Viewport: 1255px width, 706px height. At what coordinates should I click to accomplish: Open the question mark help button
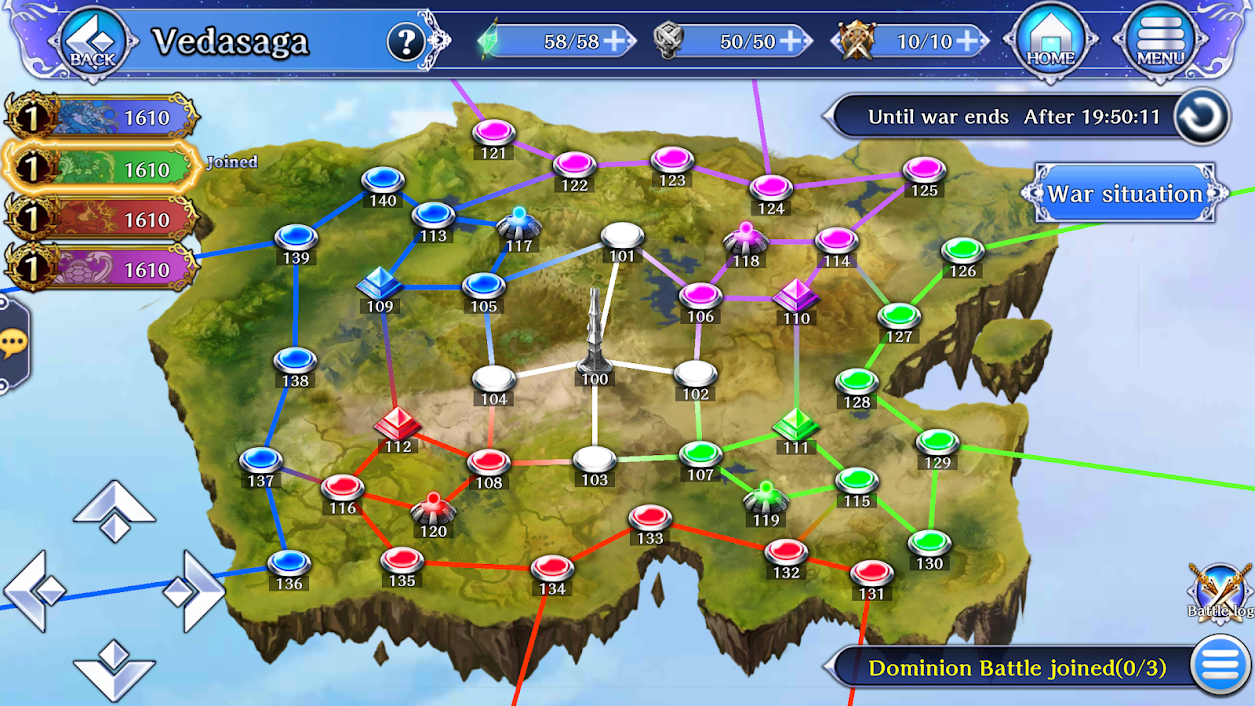pos(406,42)
